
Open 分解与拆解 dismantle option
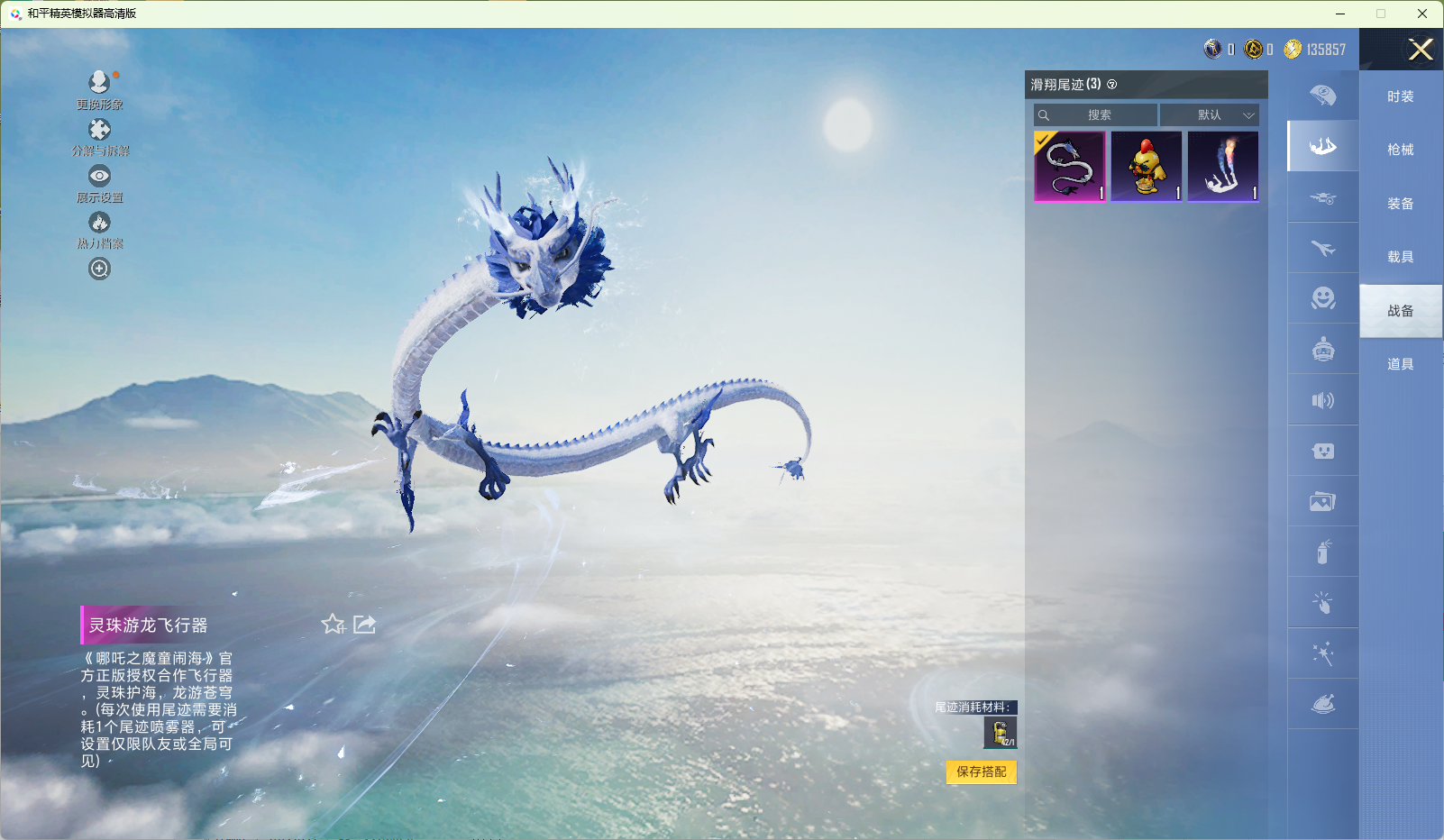tap(99, 130)
